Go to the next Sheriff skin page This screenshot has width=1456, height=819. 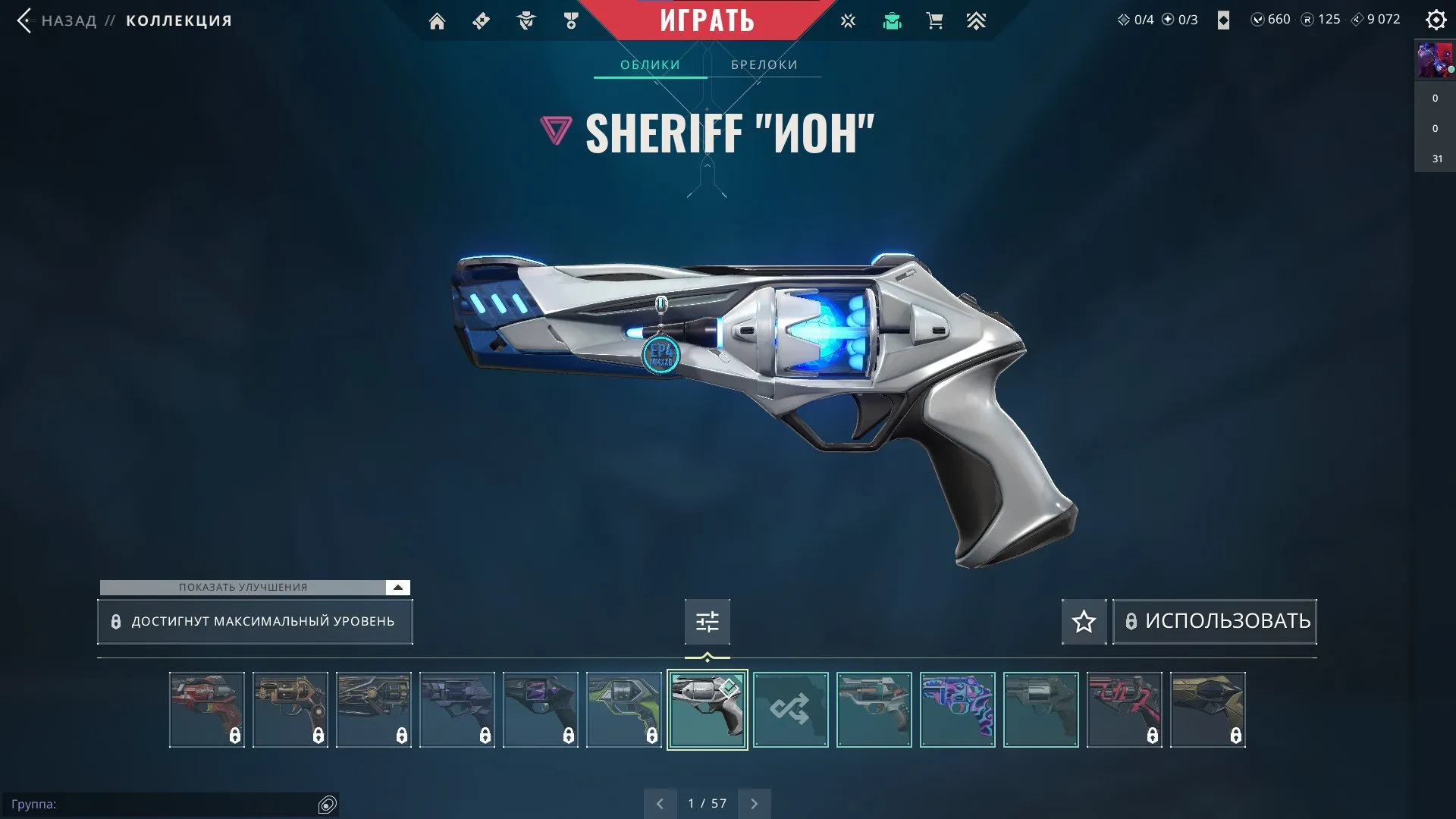754,802
